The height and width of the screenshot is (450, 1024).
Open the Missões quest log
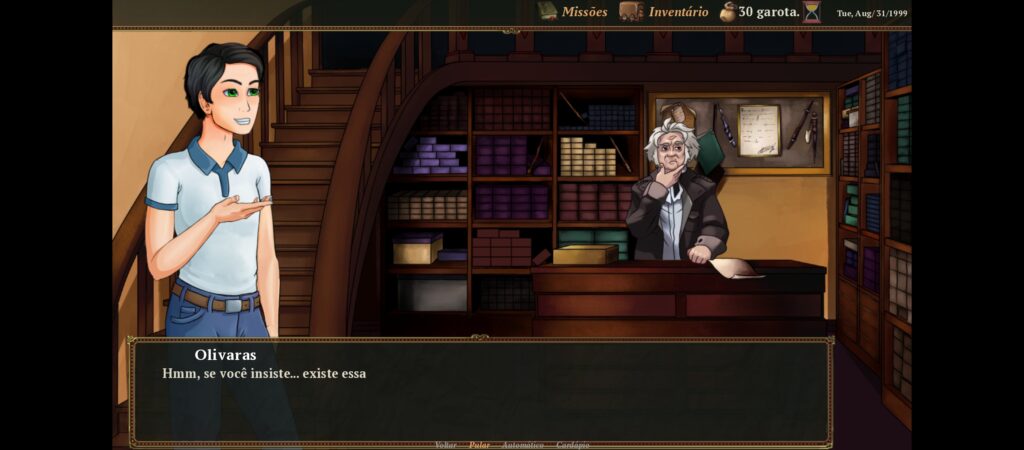tap(573, 12)
